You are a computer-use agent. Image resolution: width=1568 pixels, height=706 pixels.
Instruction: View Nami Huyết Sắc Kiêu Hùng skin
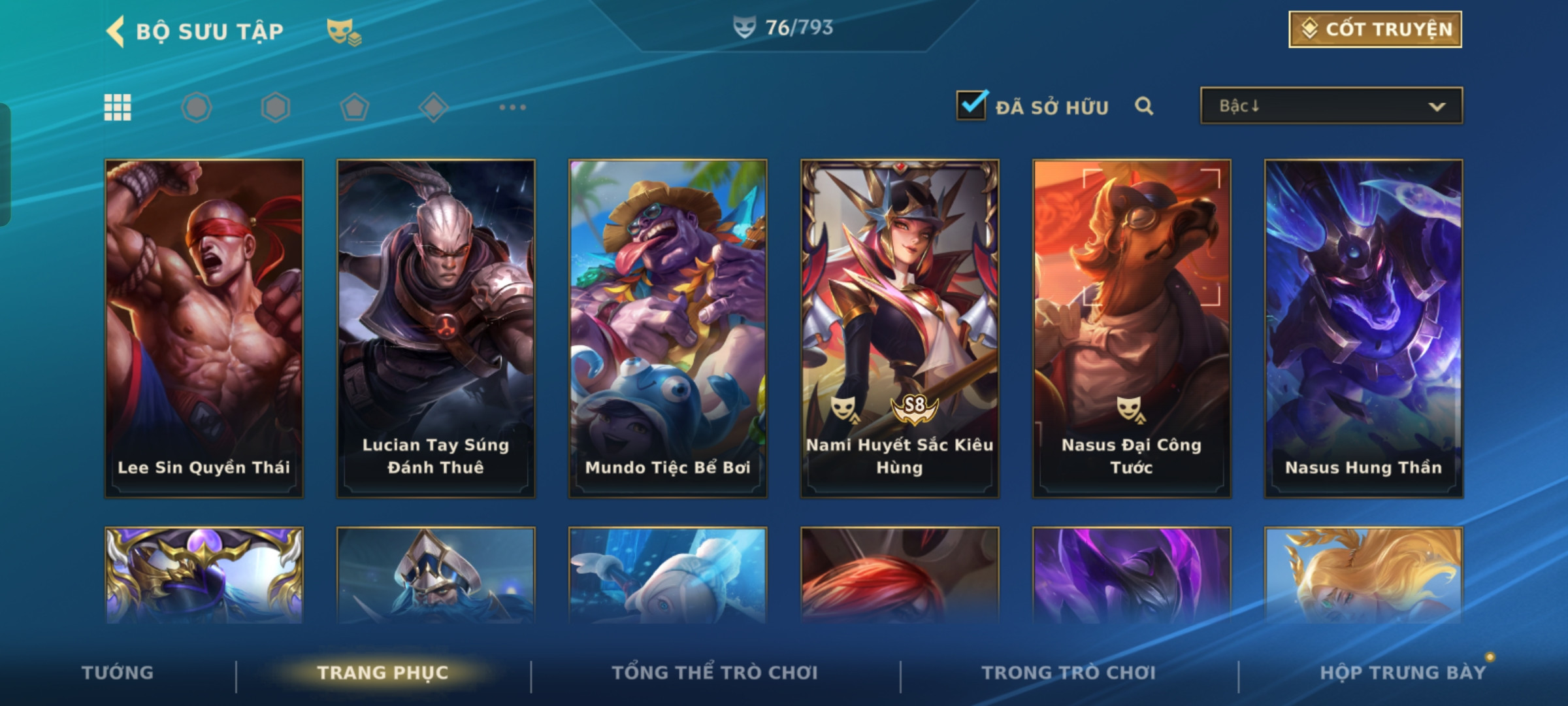900,328
